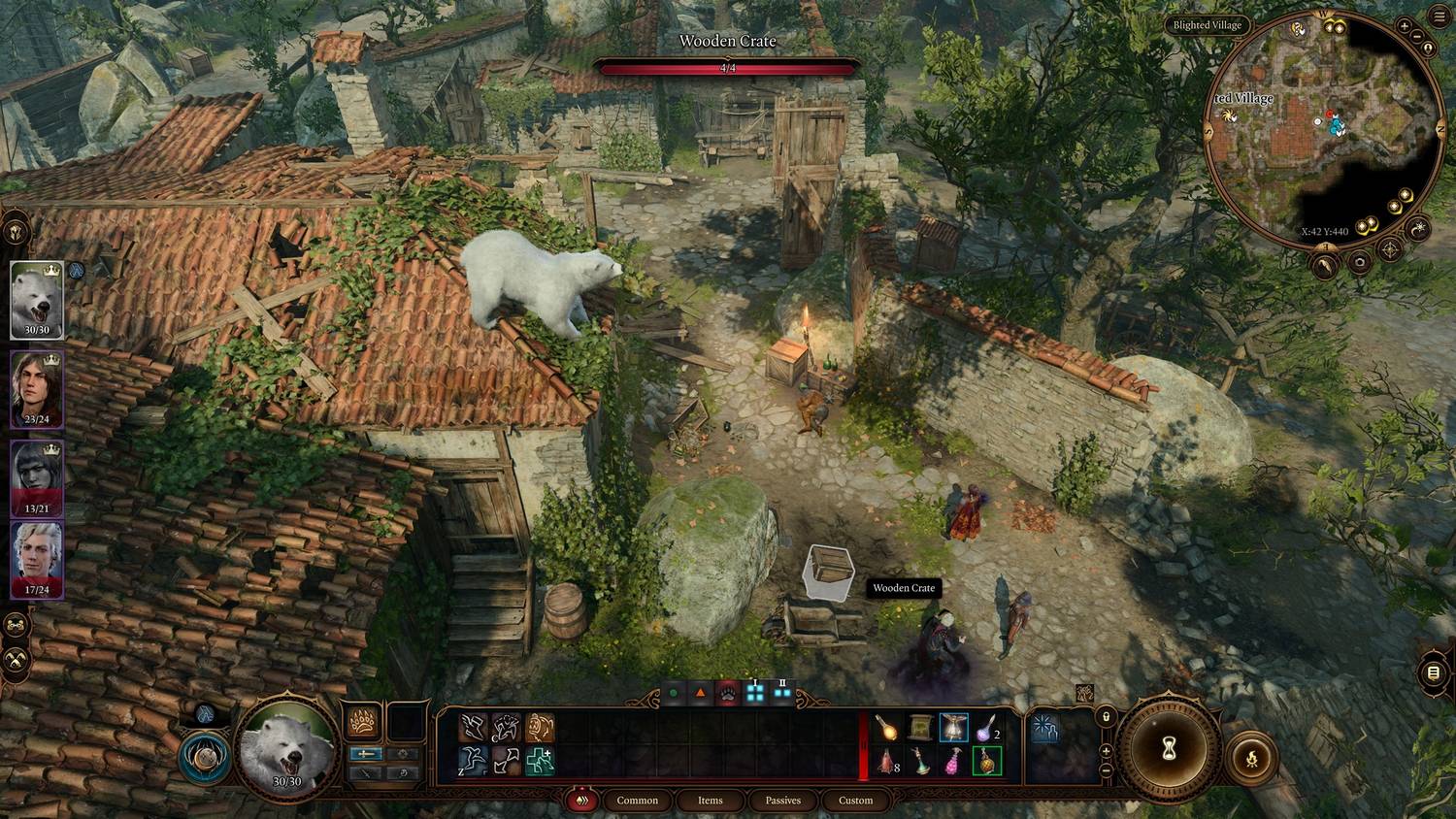Select the white-haired companion portrait
This screenshot has height=819, width=1456.
37,560
